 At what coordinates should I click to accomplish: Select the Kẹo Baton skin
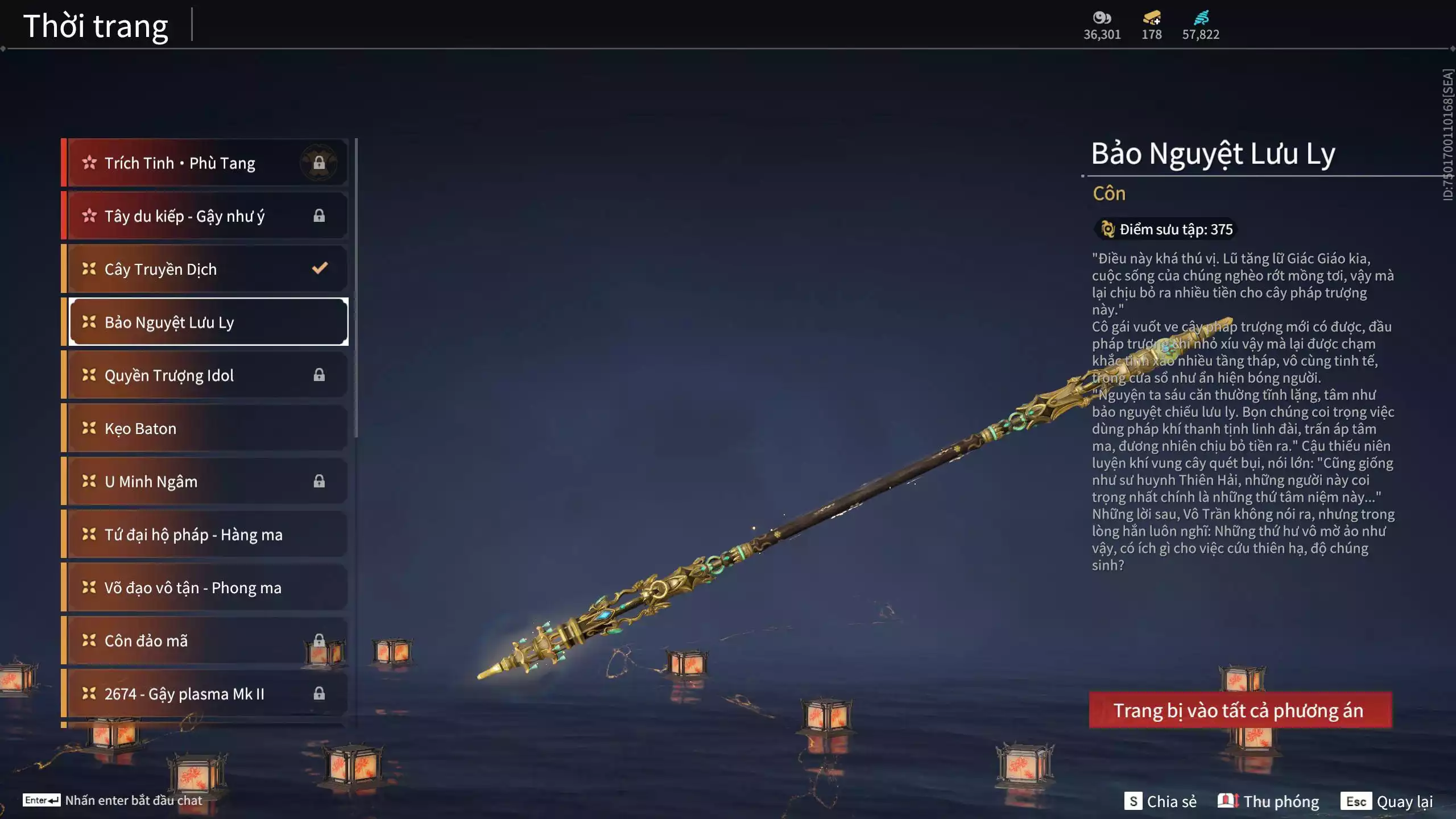tap(205, 428)
